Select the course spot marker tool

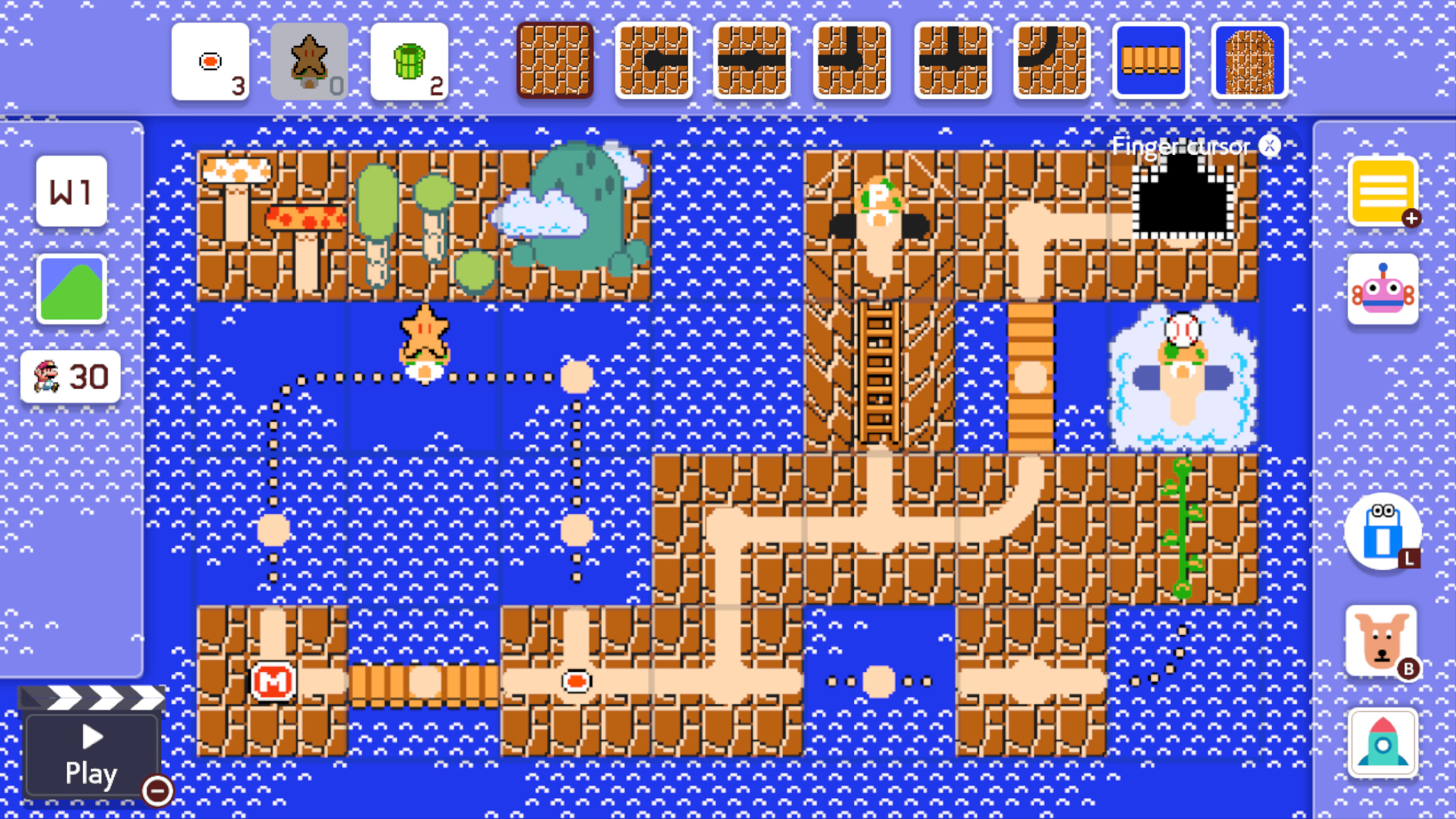click(x=210, y=61)
